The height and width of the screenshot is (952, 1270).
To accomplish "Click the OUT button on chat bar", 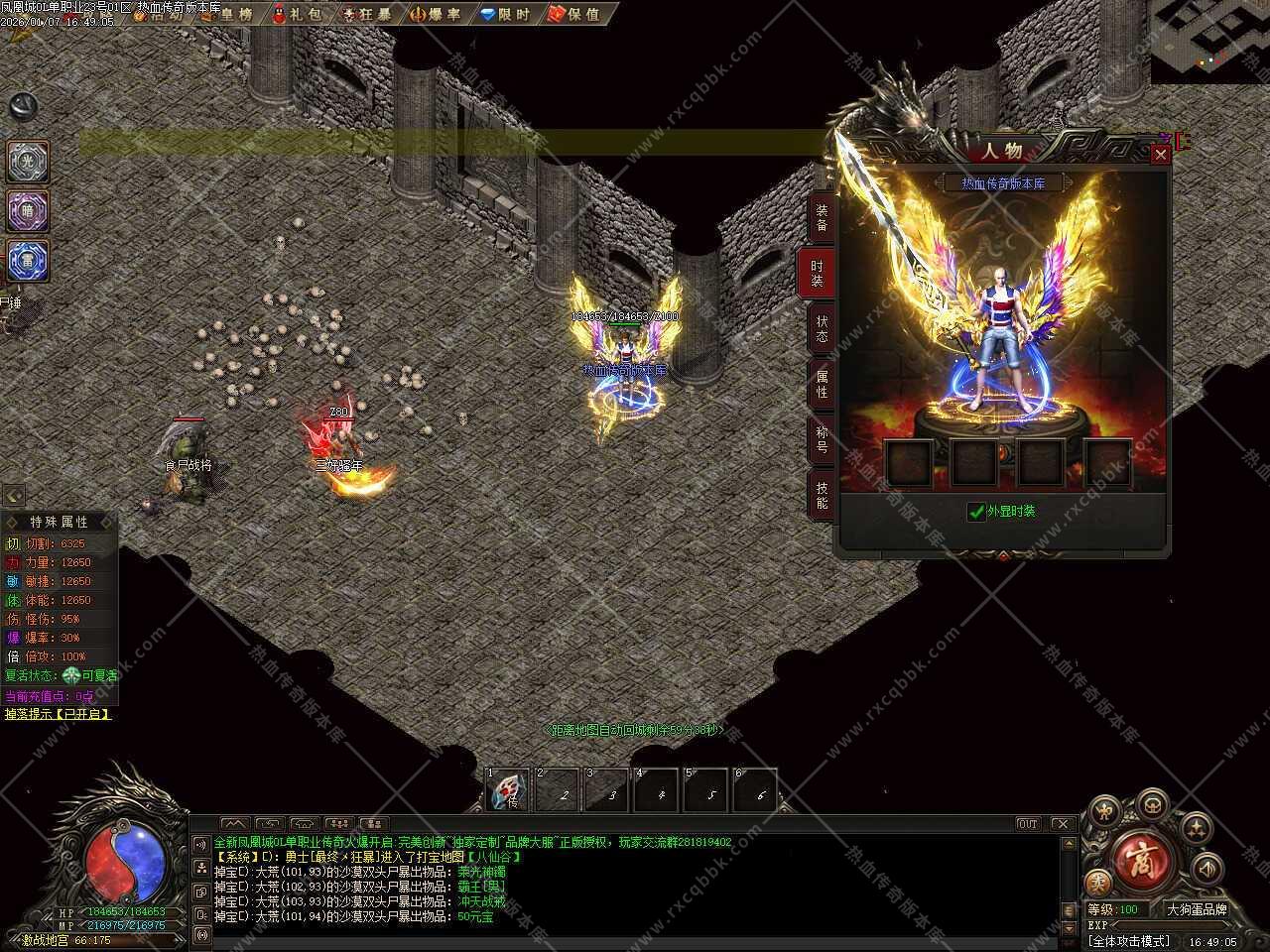I will click(1028, 824).
